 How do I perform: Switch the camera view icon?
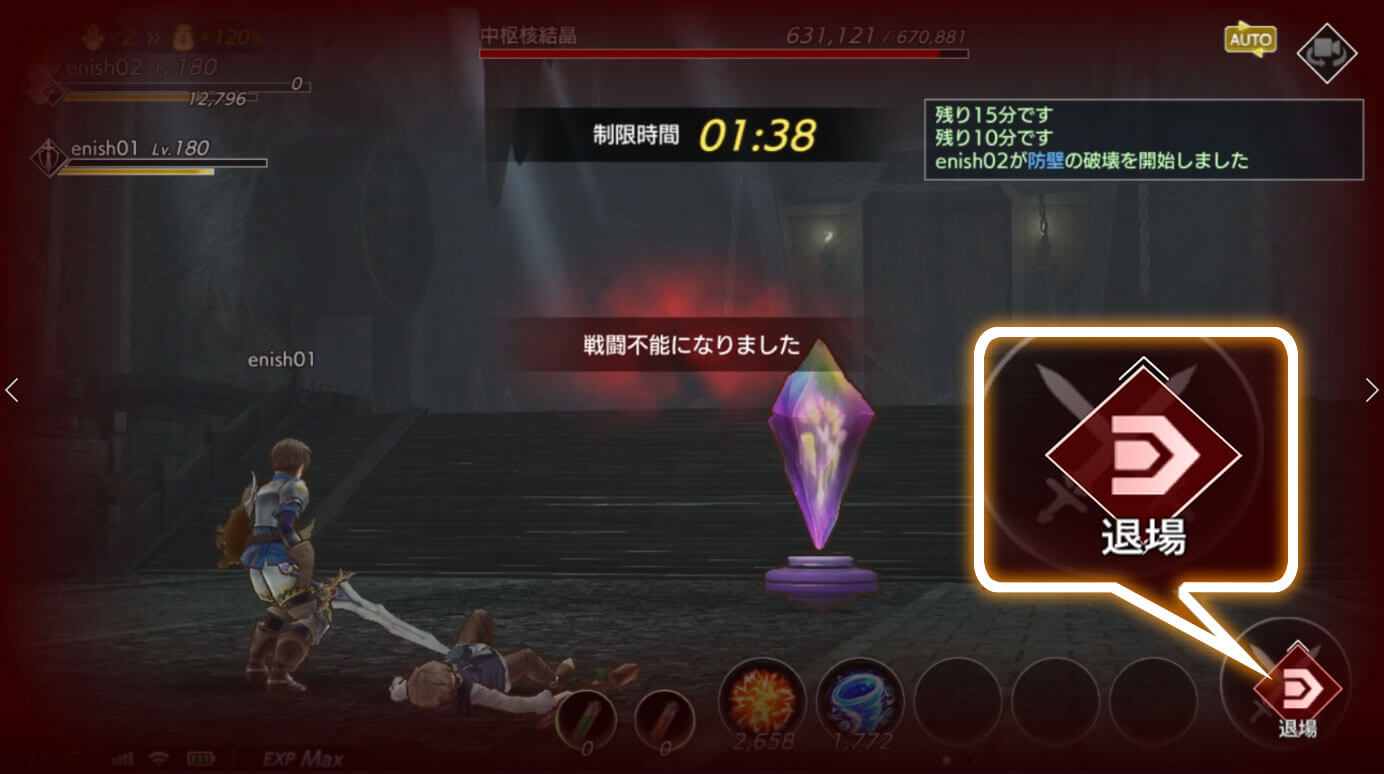(x=1326, y=53)
